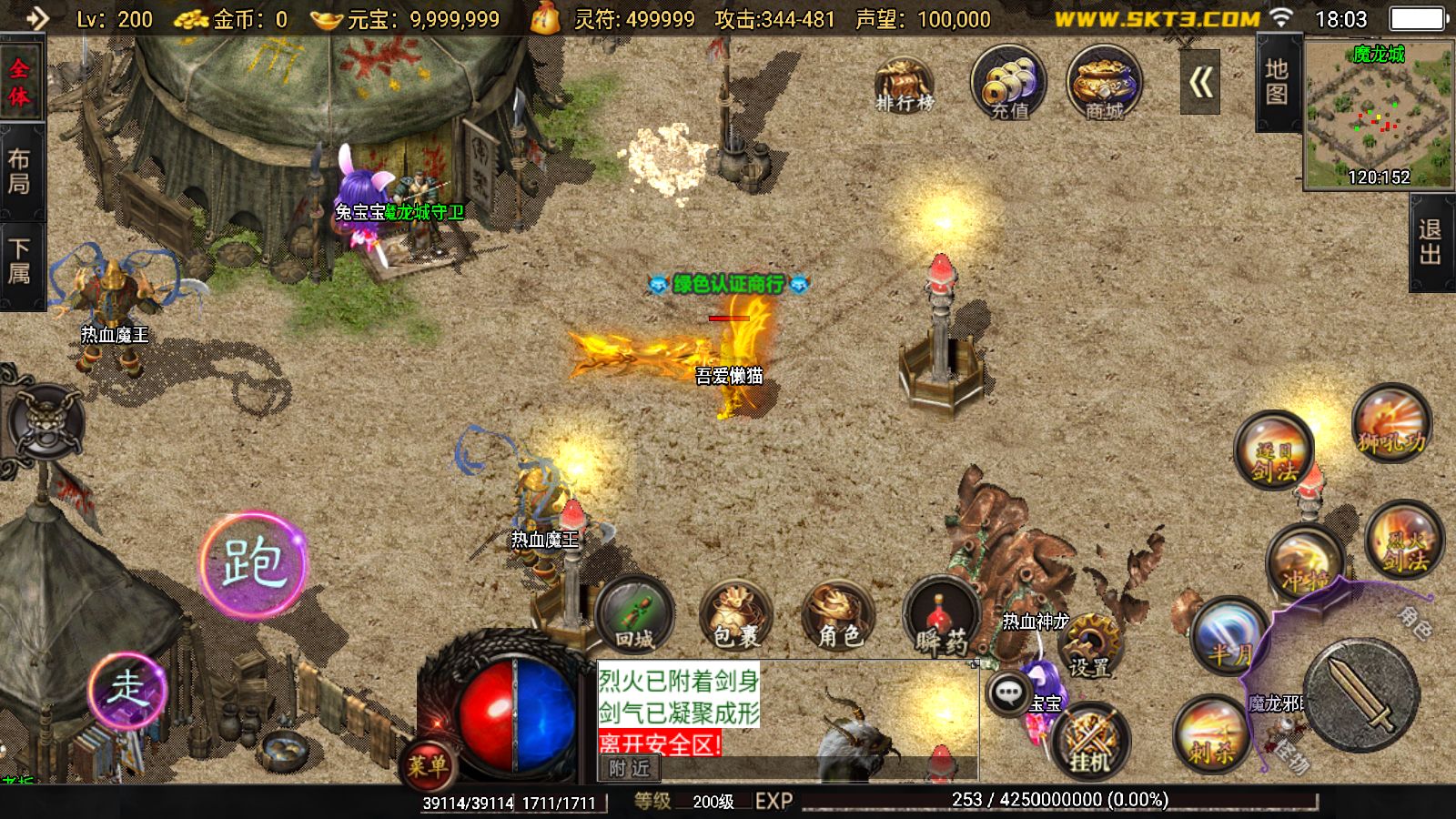Open the 包裹 inventory bag

(735, 615)
